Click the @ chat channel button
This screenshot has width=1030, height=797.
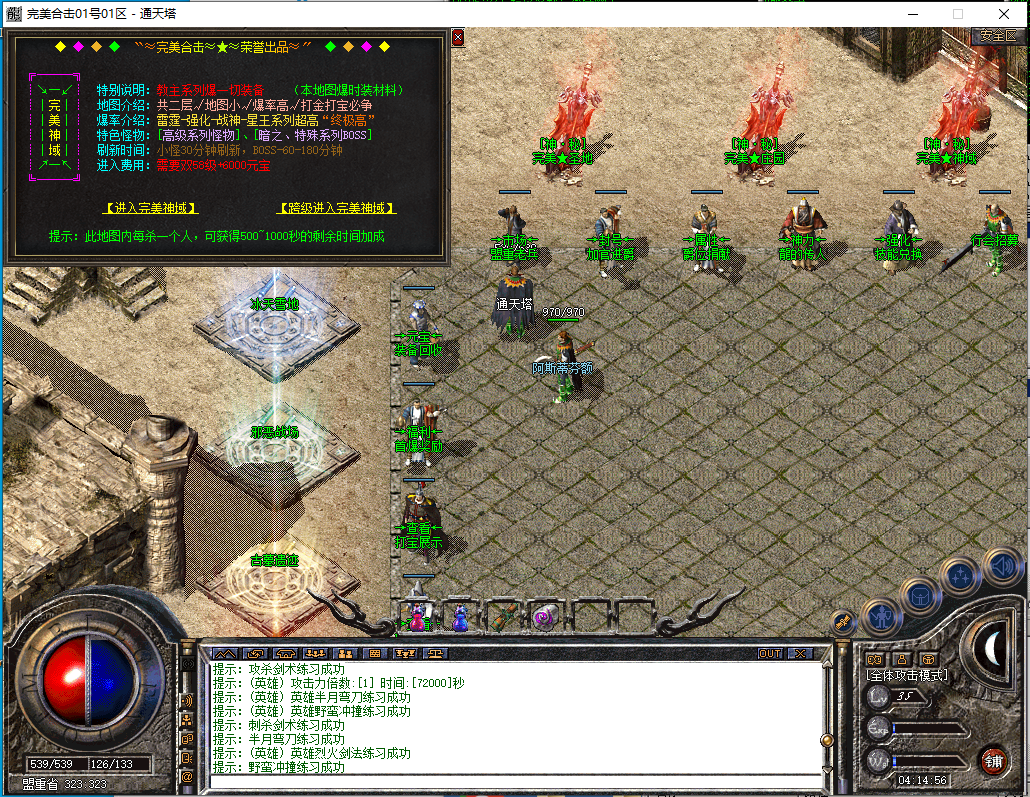point(187,776)
